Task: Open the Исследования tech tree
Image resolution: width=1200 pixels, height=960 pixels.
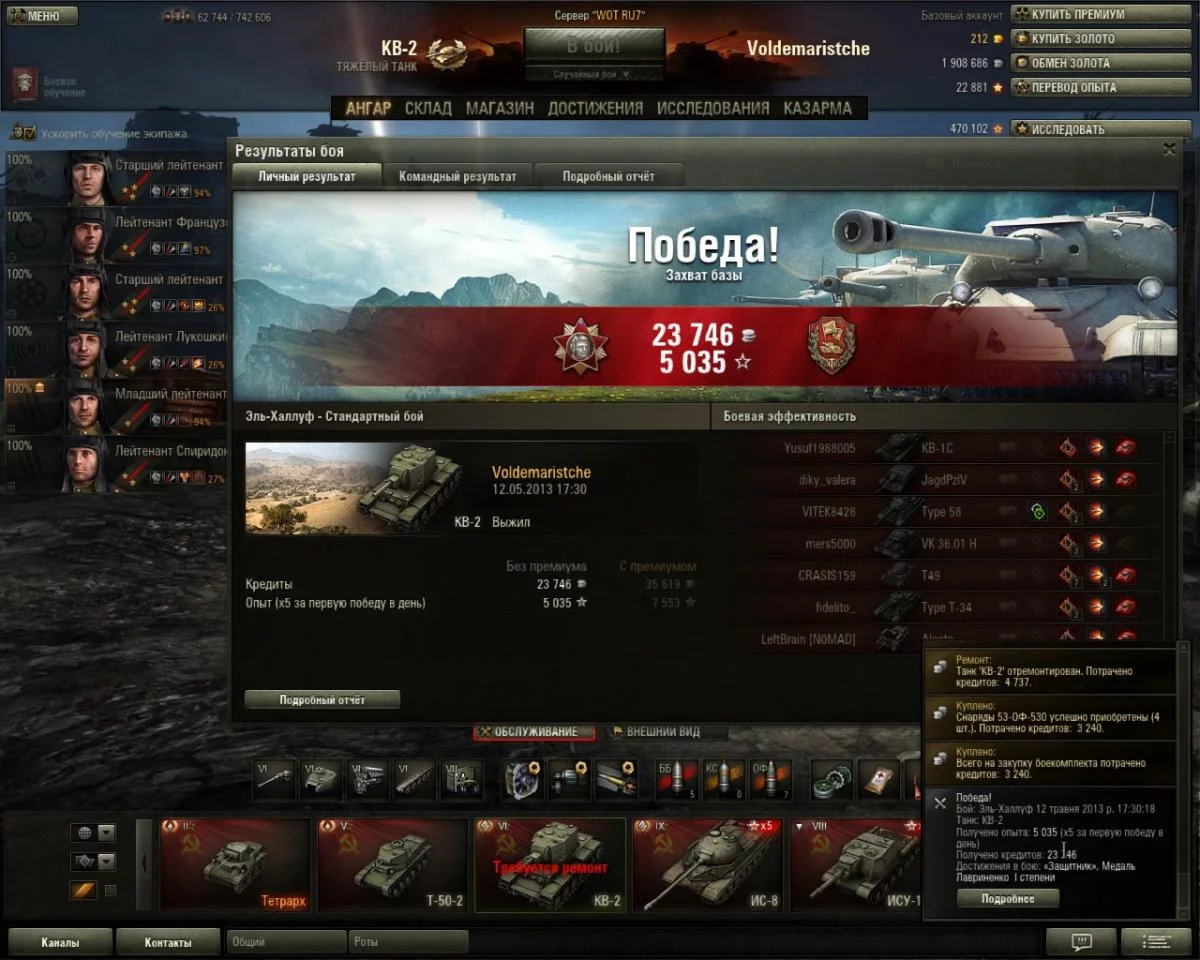Action: pyautogui.click(x=713, y=108)
